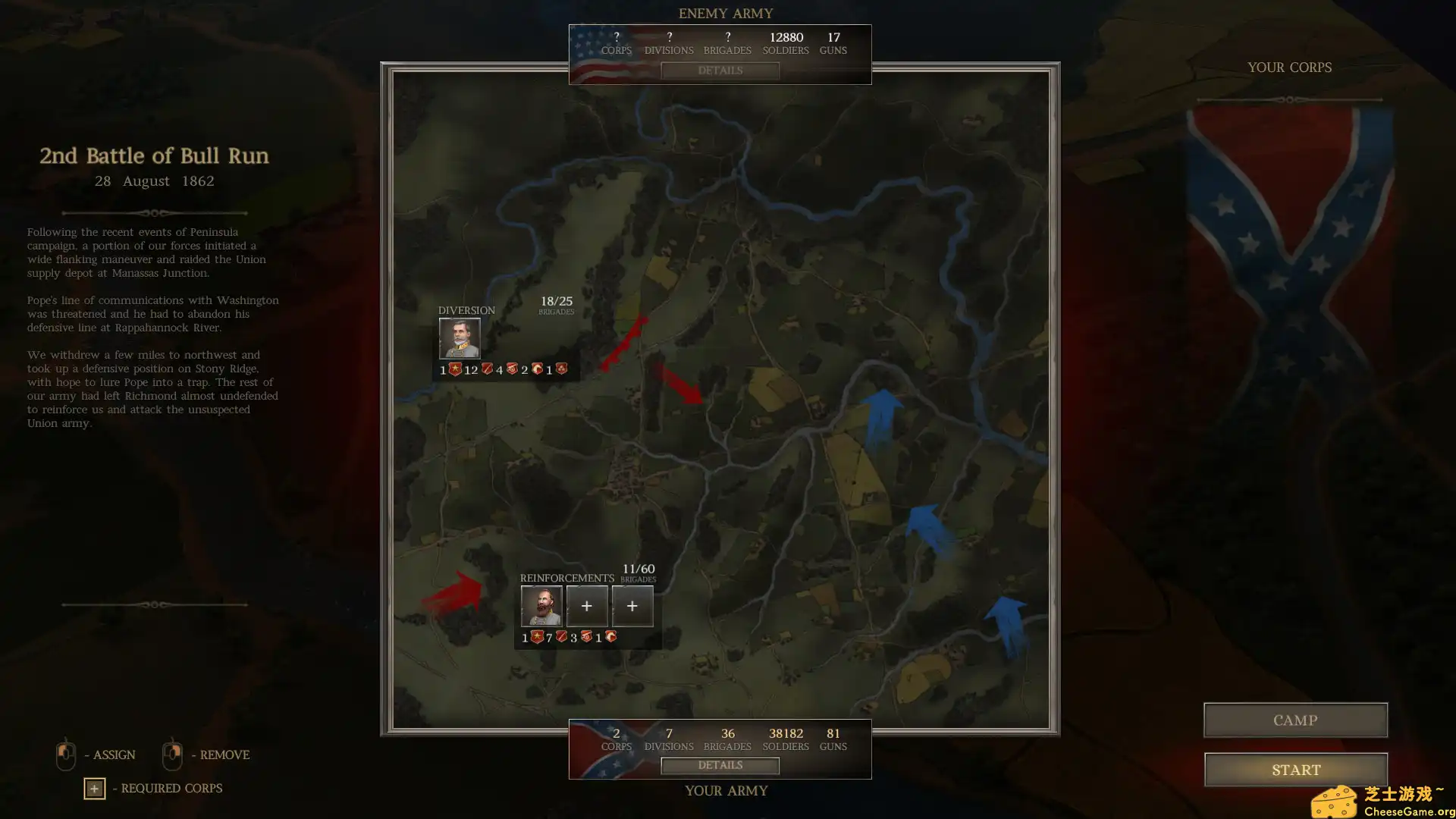Click the mouse icon beside the REMOVE legend
The height and width of the screenshot is (819, 1456).
tap(172, 755)
